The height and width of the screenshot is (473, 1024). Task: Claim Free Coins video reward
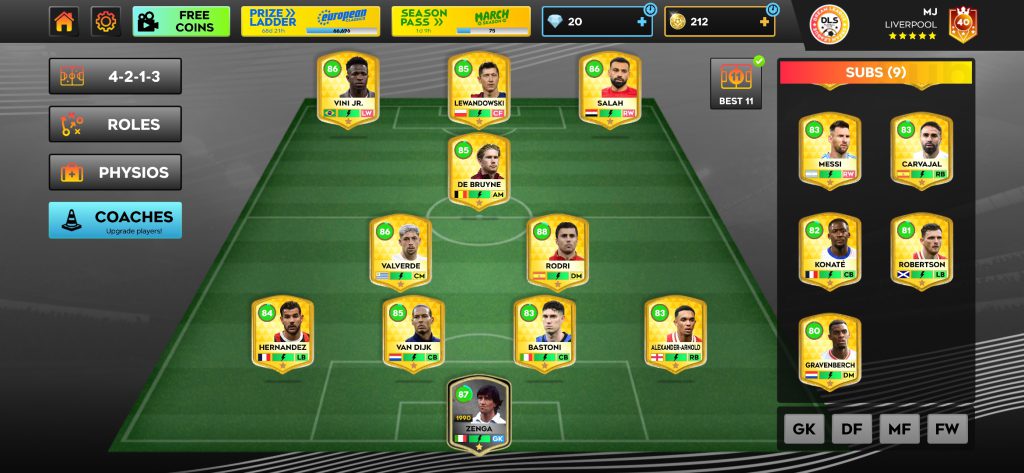click(181, 21)
